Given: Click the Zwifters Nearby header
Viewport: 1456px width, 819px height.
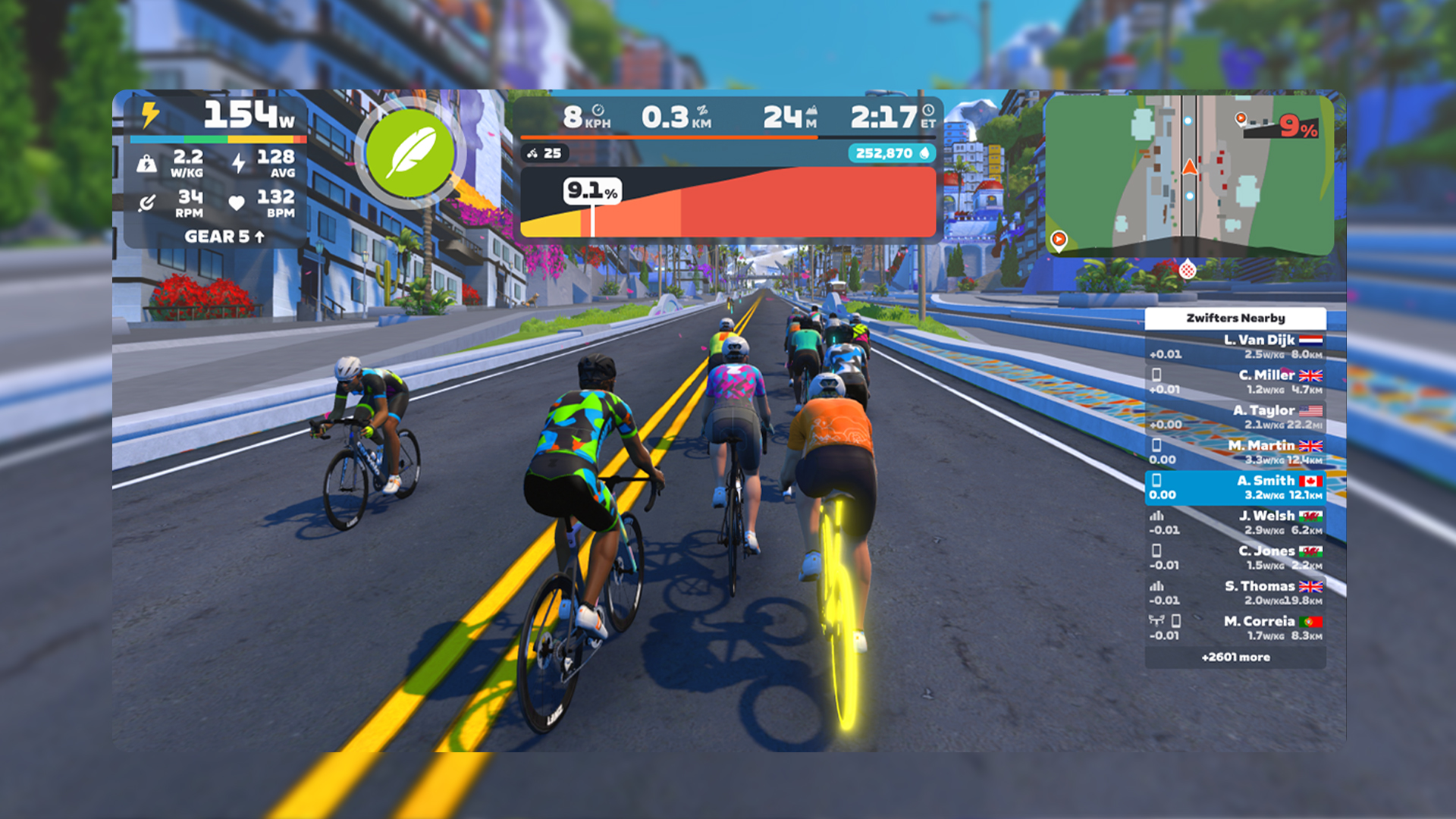Looking at the screenshot, I should click(1234, 318).
